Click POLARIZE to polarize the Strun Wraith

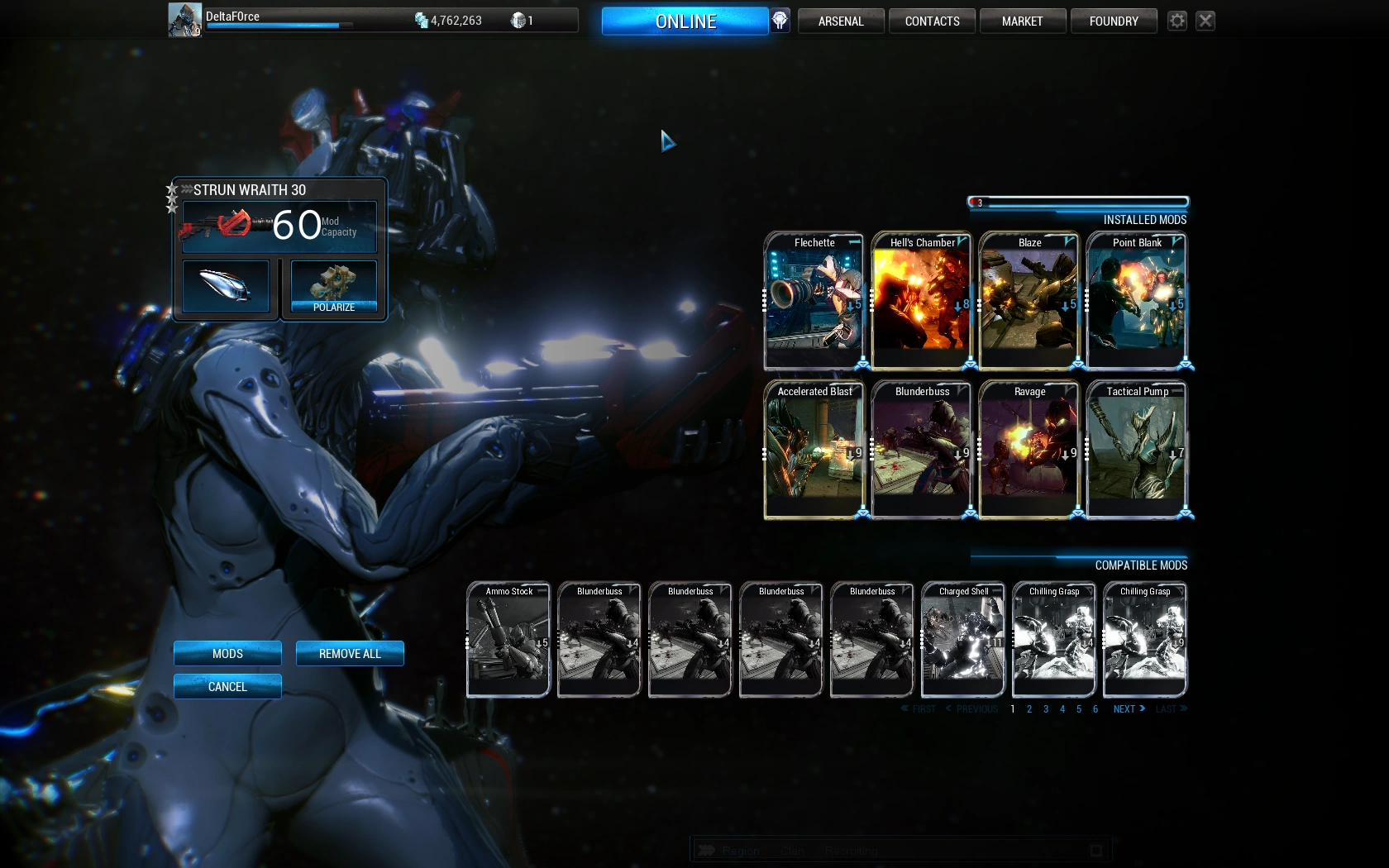(x=333, y=307)
